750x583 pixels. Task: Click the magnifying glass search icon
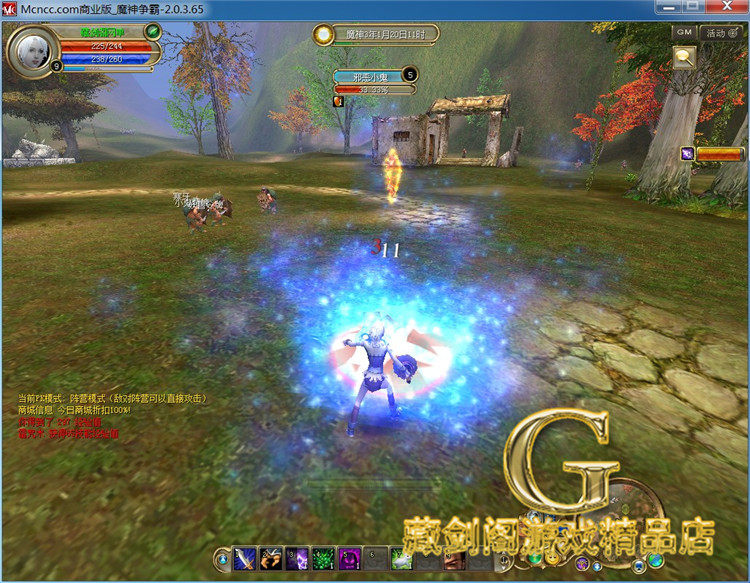coord(685,58)
